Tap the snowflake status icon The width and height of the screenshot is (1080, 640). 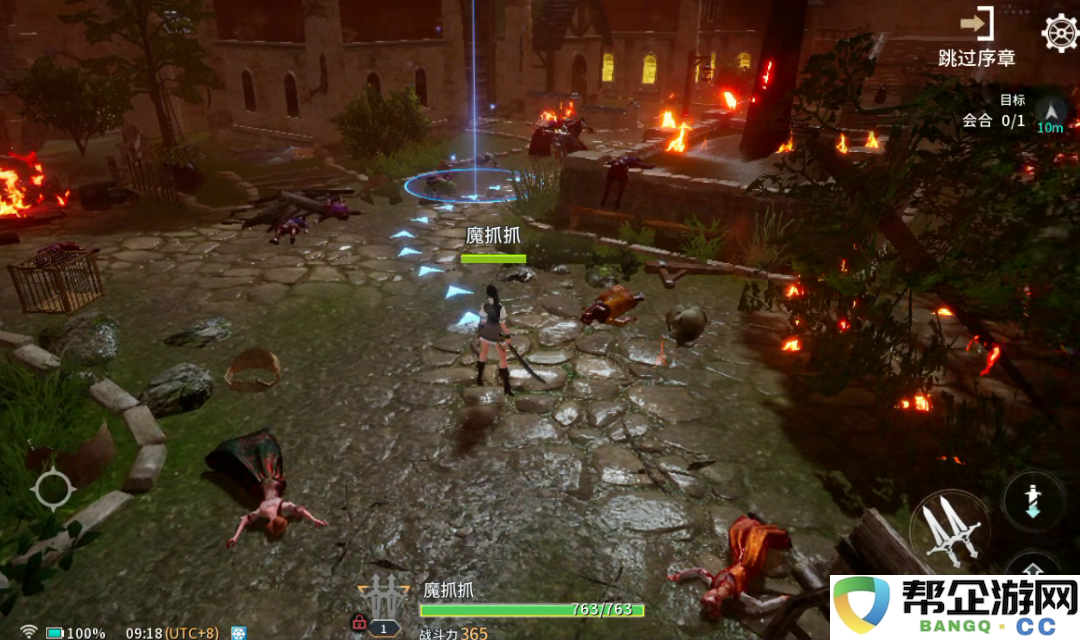(x=239, y=632)
